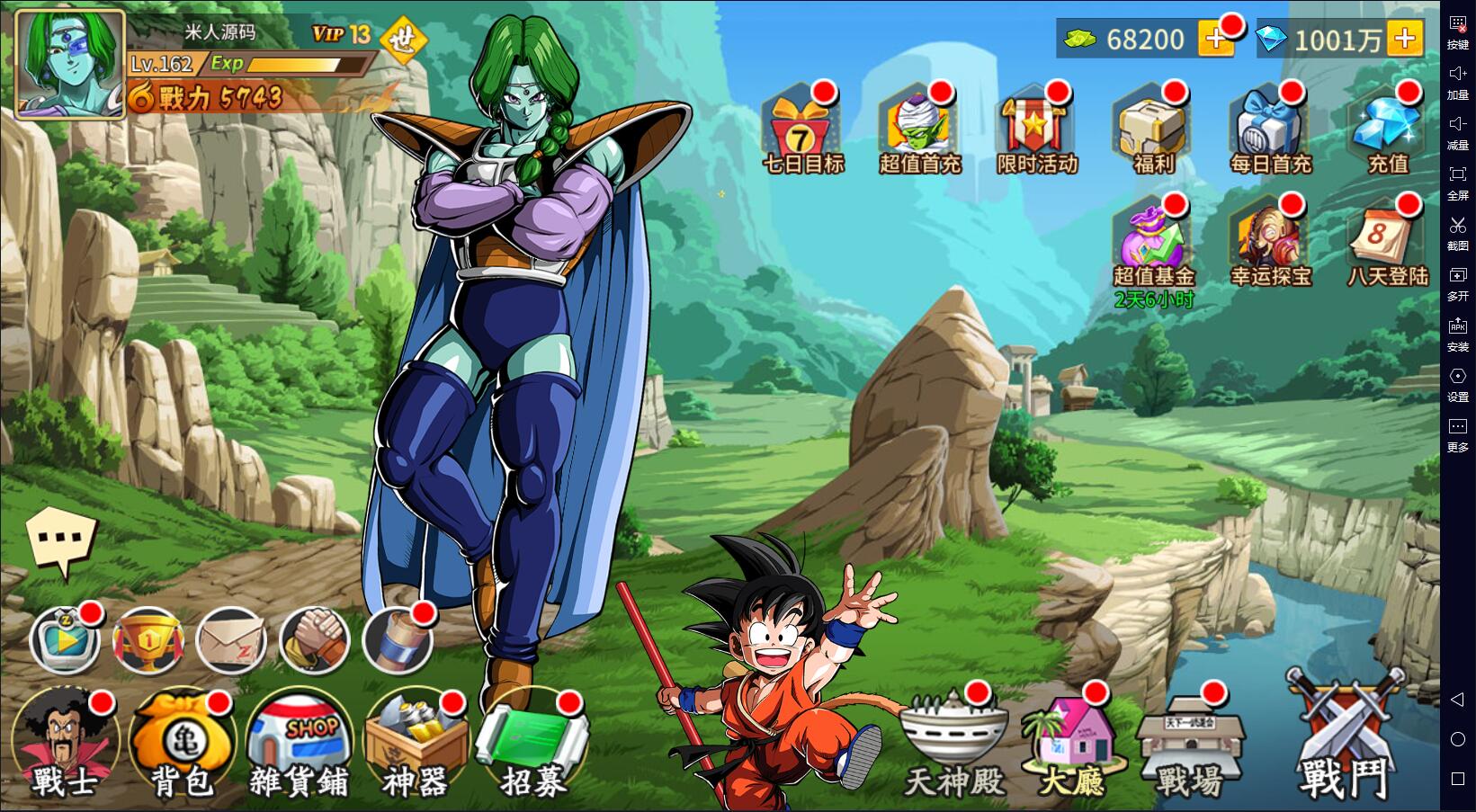Add more cash with the plus button
The height and width of the screenshot is (812, 1476).
tap(1215, 40)
